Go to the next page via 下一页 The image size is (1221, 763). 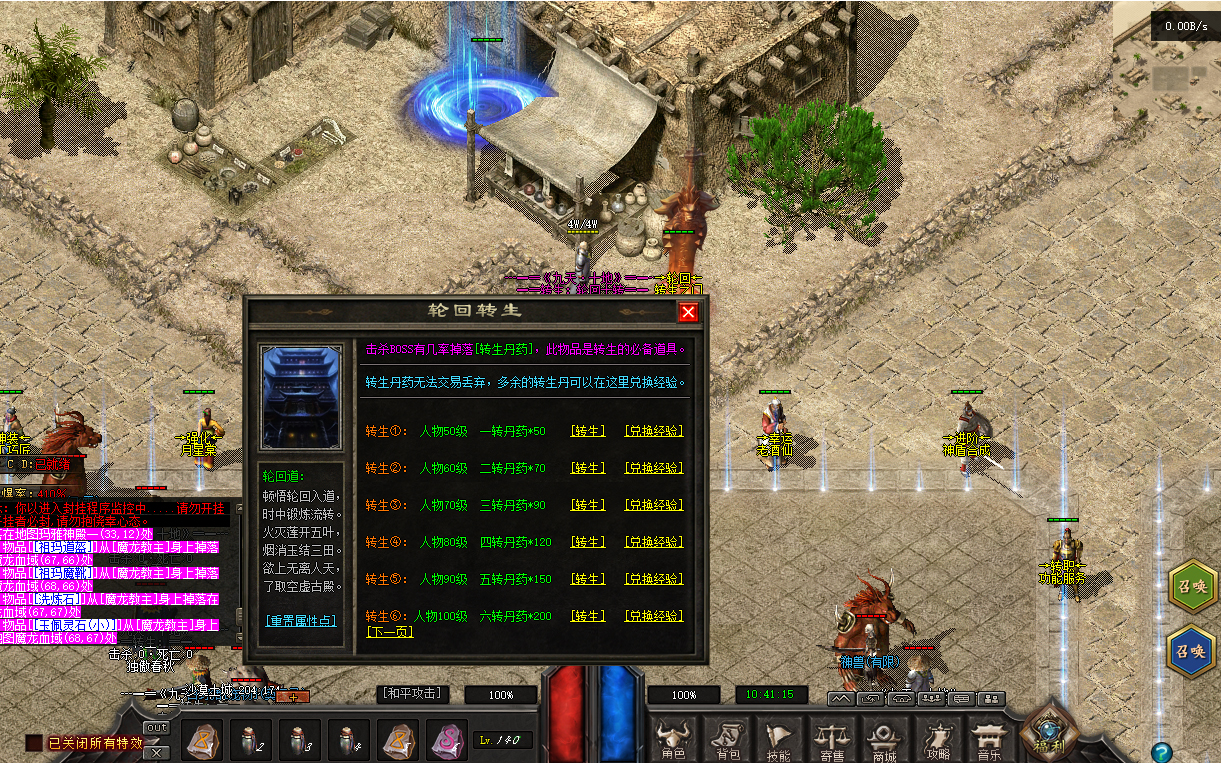click(389, 632)
